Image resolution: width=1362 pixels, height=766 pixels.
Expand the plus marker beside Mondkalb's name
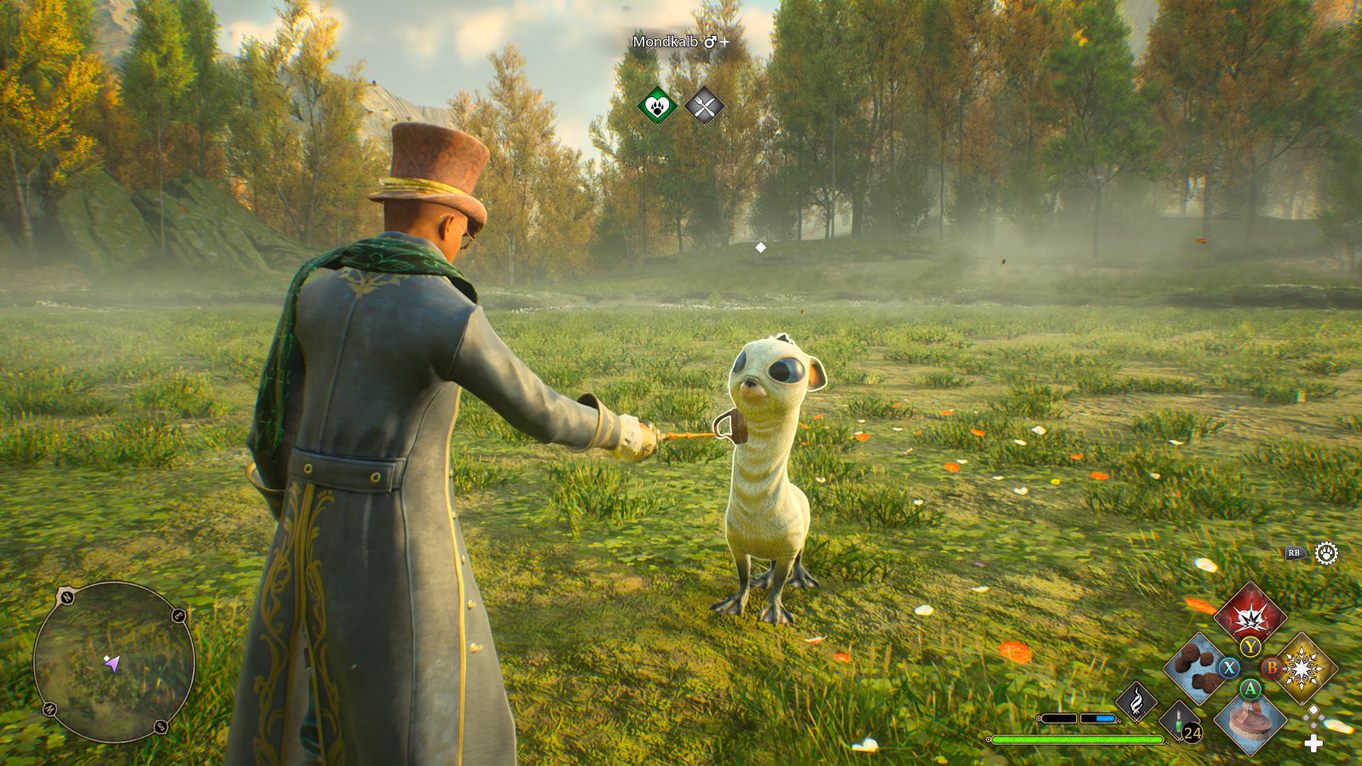(x=724, y=42)
